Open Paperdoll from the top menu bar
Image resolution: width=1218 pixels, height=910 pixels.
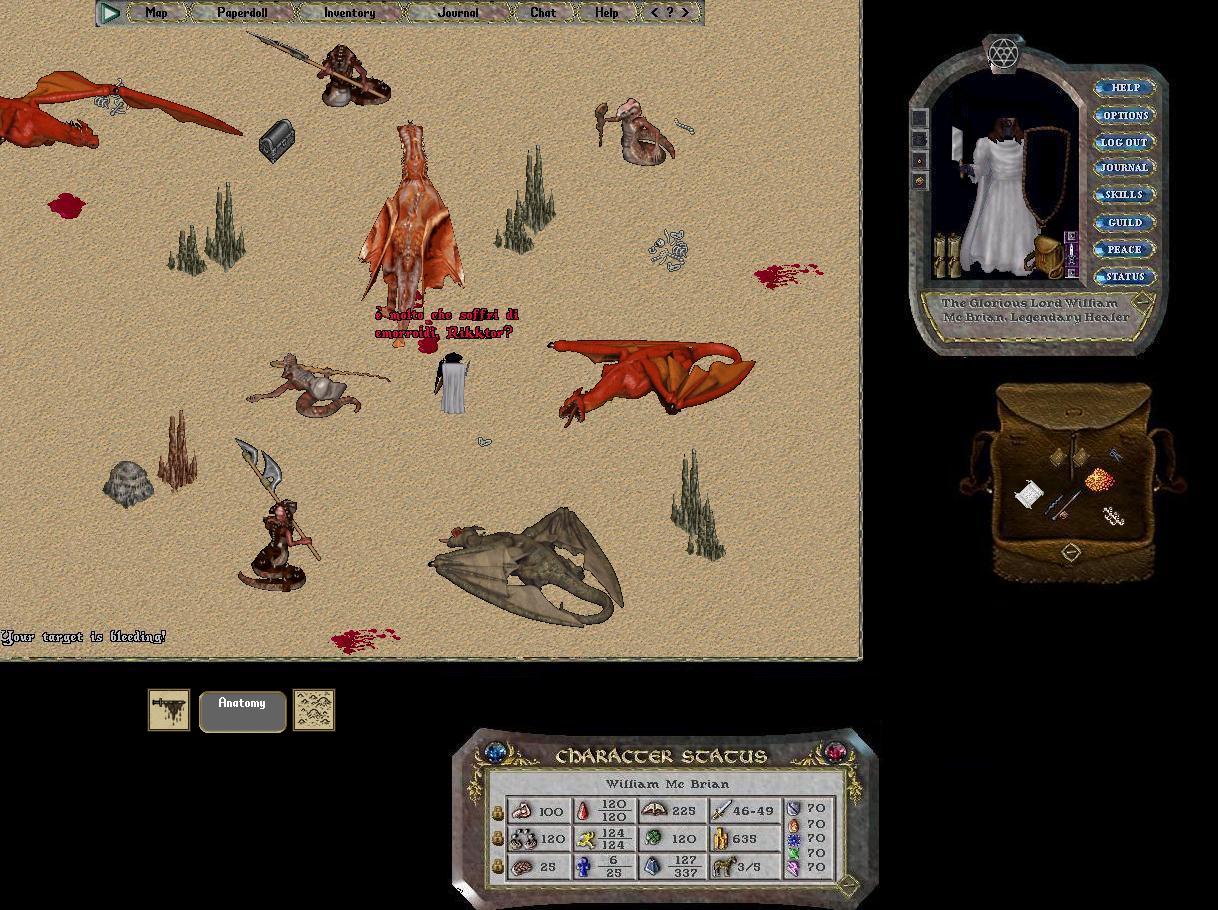[242, 13]
